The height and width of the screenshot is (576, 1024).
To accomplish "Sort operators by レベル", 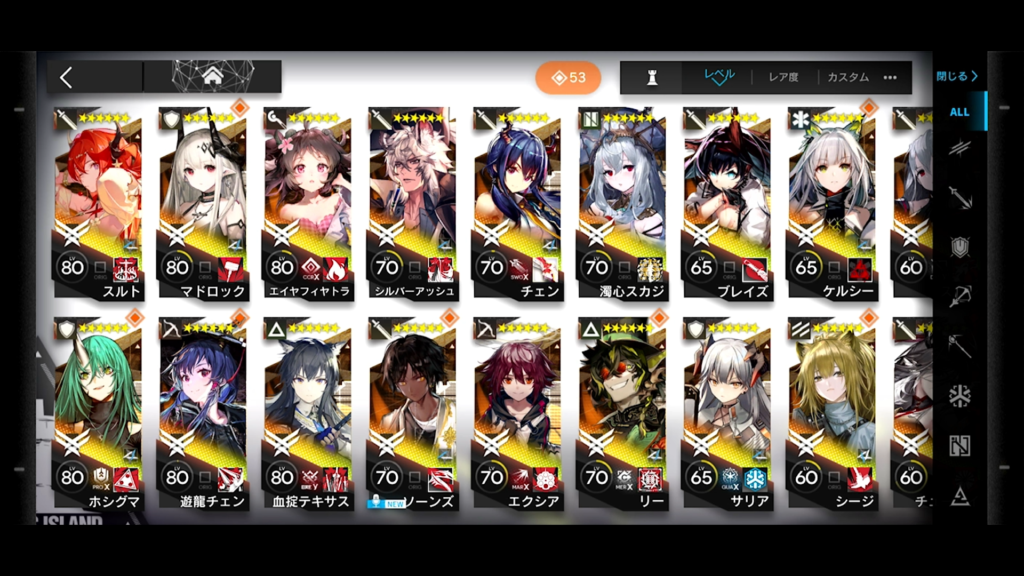I will tap(719, 77).
